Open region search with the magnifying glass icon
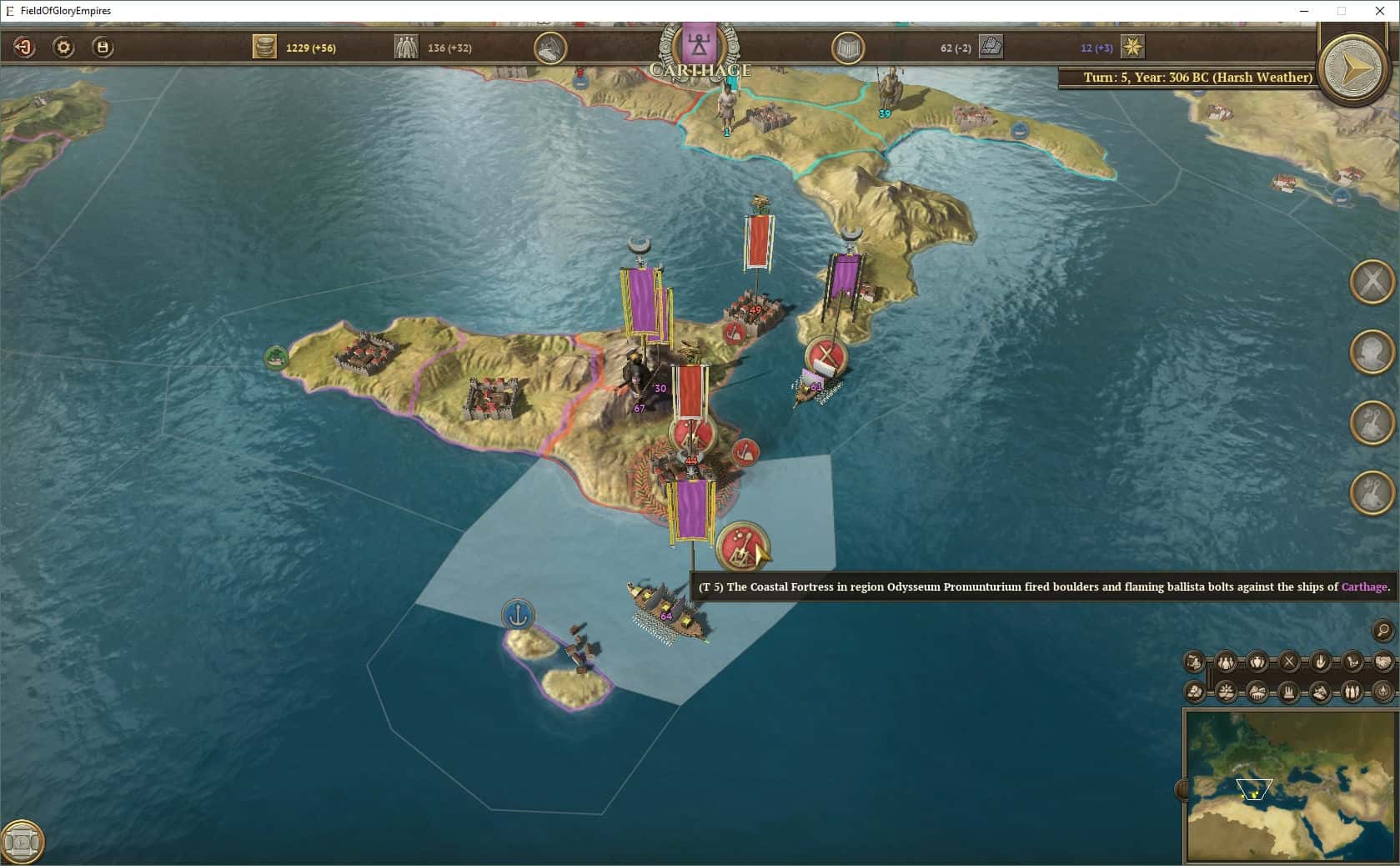The height and width of the screenshot is (866, 1400). tap(1383, 632)
